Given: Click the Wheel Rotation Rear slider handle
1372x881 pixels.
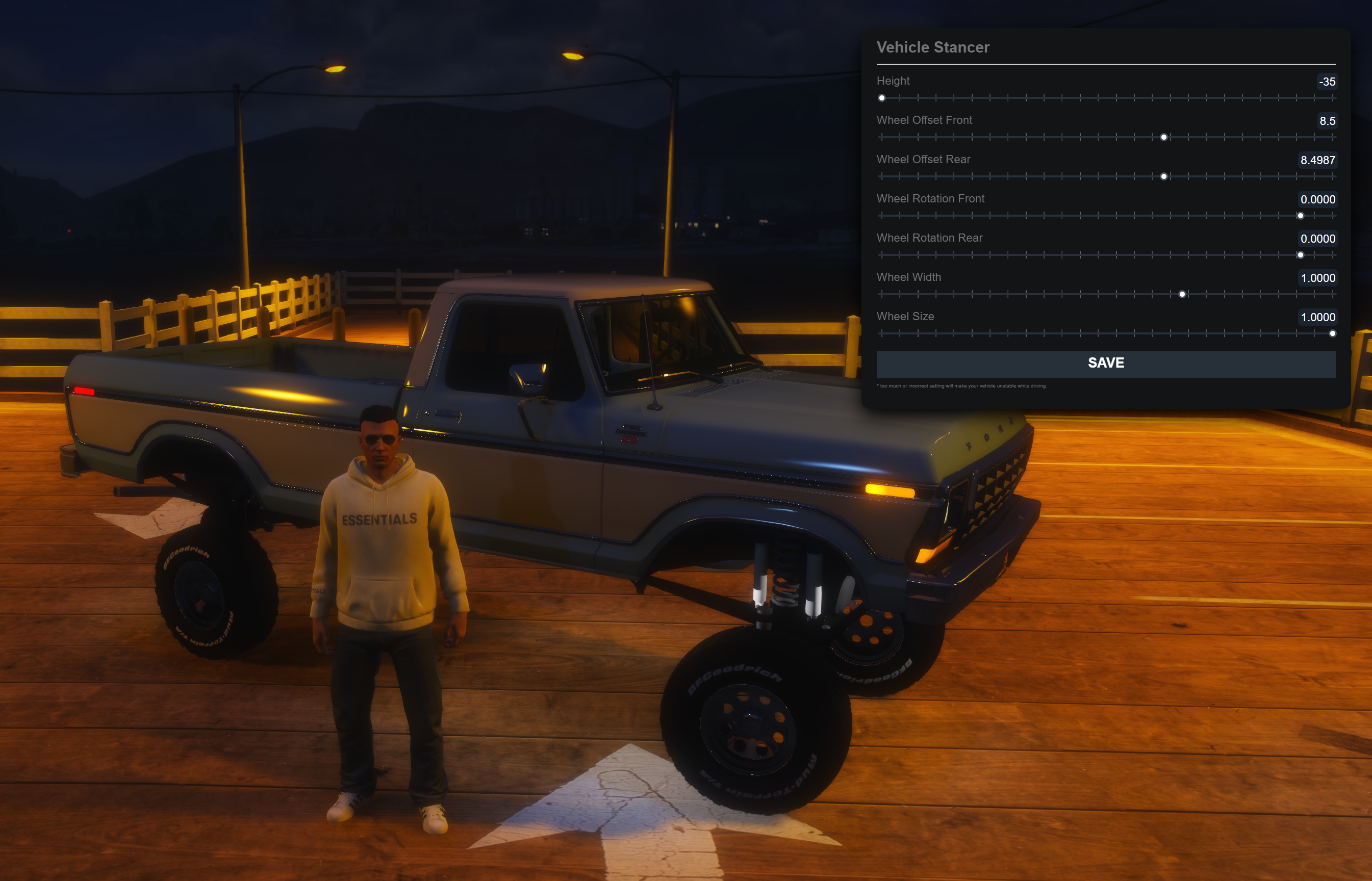Looking at the screenshot, I should coord(1301,255).
